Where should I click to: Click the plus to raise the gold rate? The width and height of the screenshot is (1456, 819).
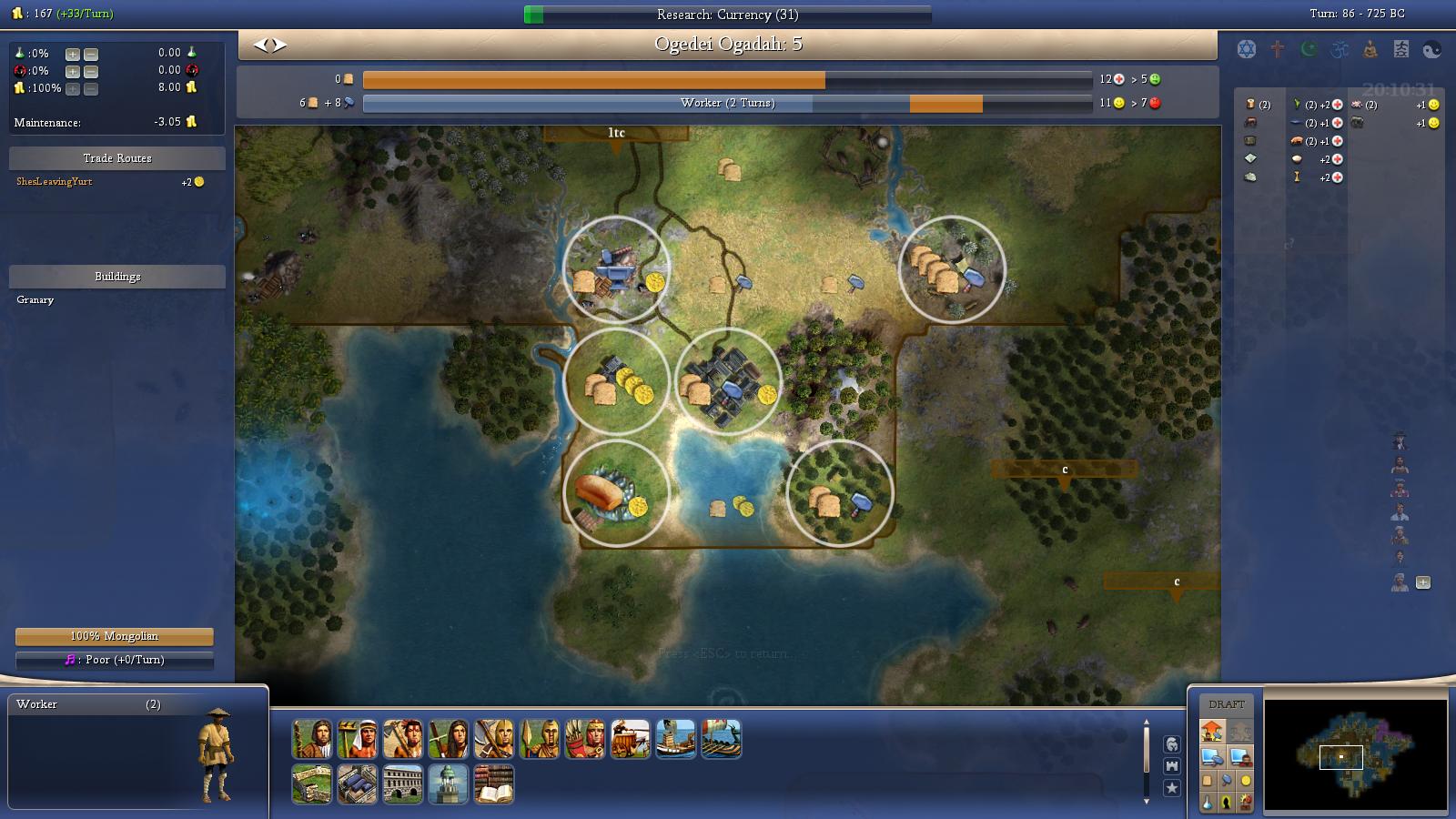pyautogui.click(x=71, y=89)
